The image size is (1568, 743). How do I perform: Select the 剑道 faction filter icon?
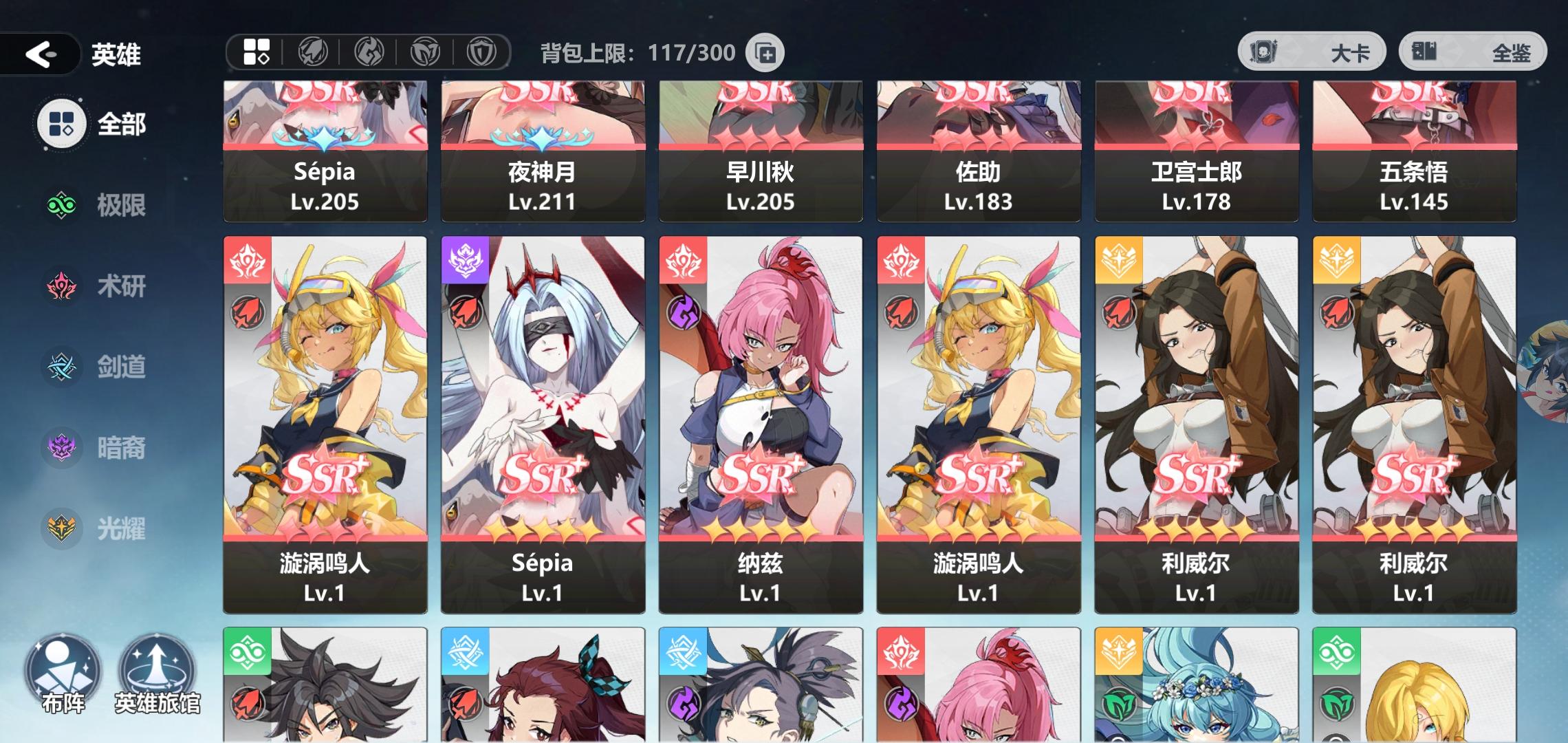click(61, 367)
